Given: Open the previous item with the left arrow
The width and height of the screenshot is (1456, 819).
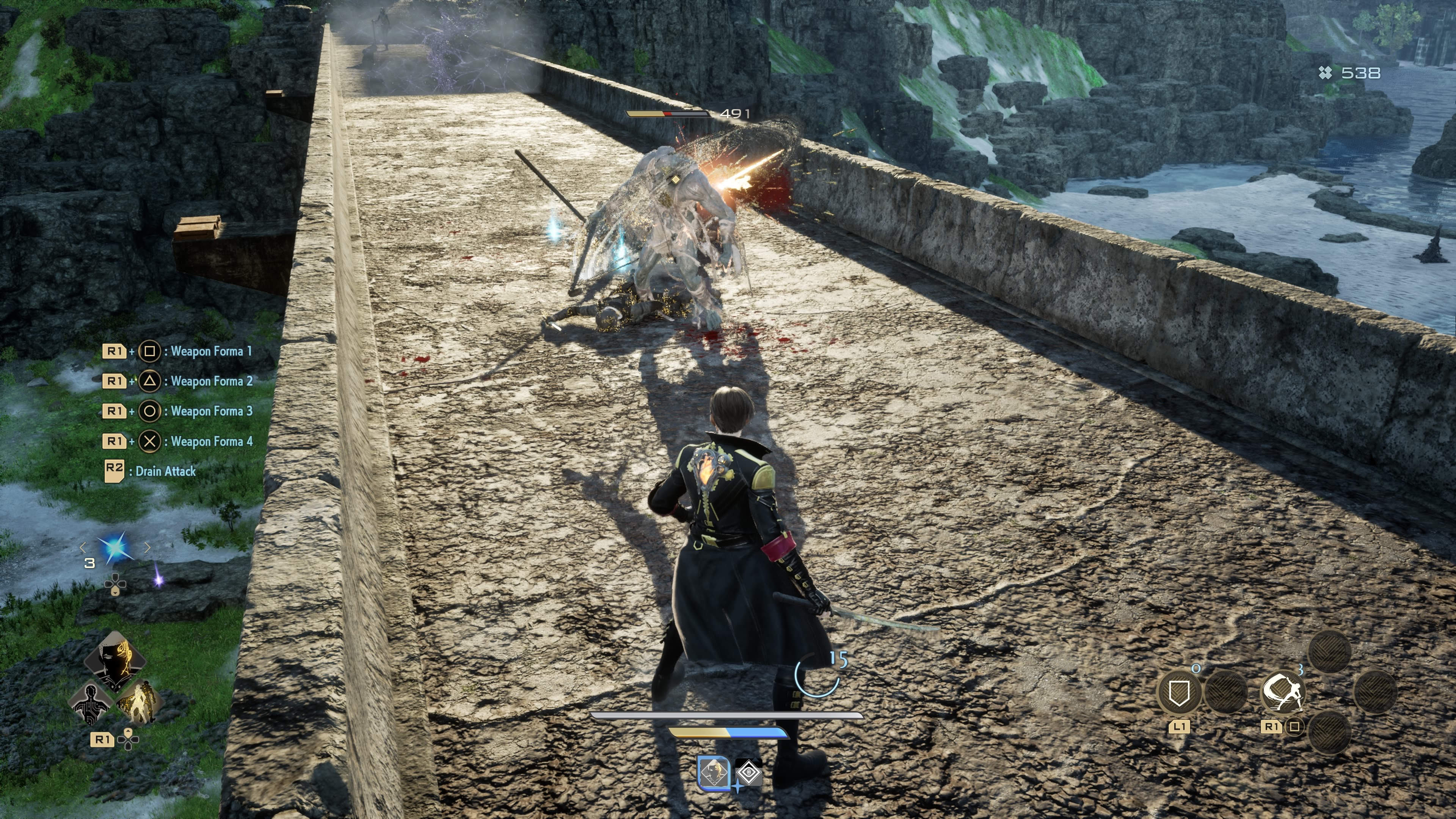Looking at the screenshot, I should pos(83,548).
